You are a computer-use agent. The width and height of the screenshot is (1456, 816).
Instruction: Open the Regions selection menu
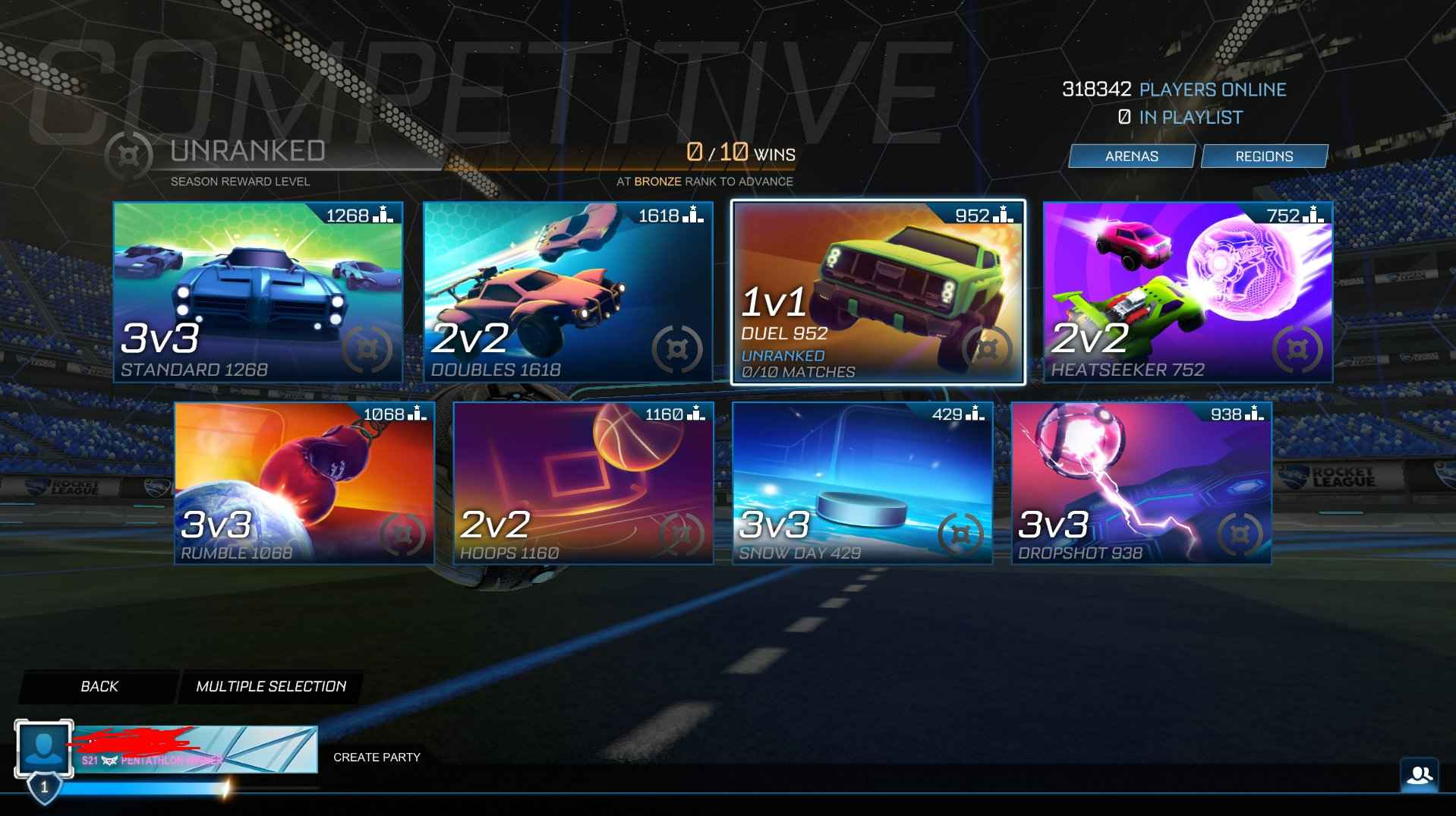1262,156
